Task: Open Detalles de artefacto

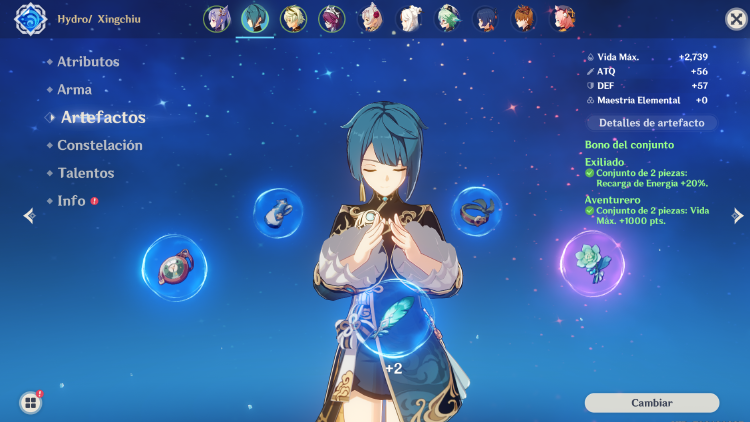Action: pyautogui.click(x=651, y=123)
